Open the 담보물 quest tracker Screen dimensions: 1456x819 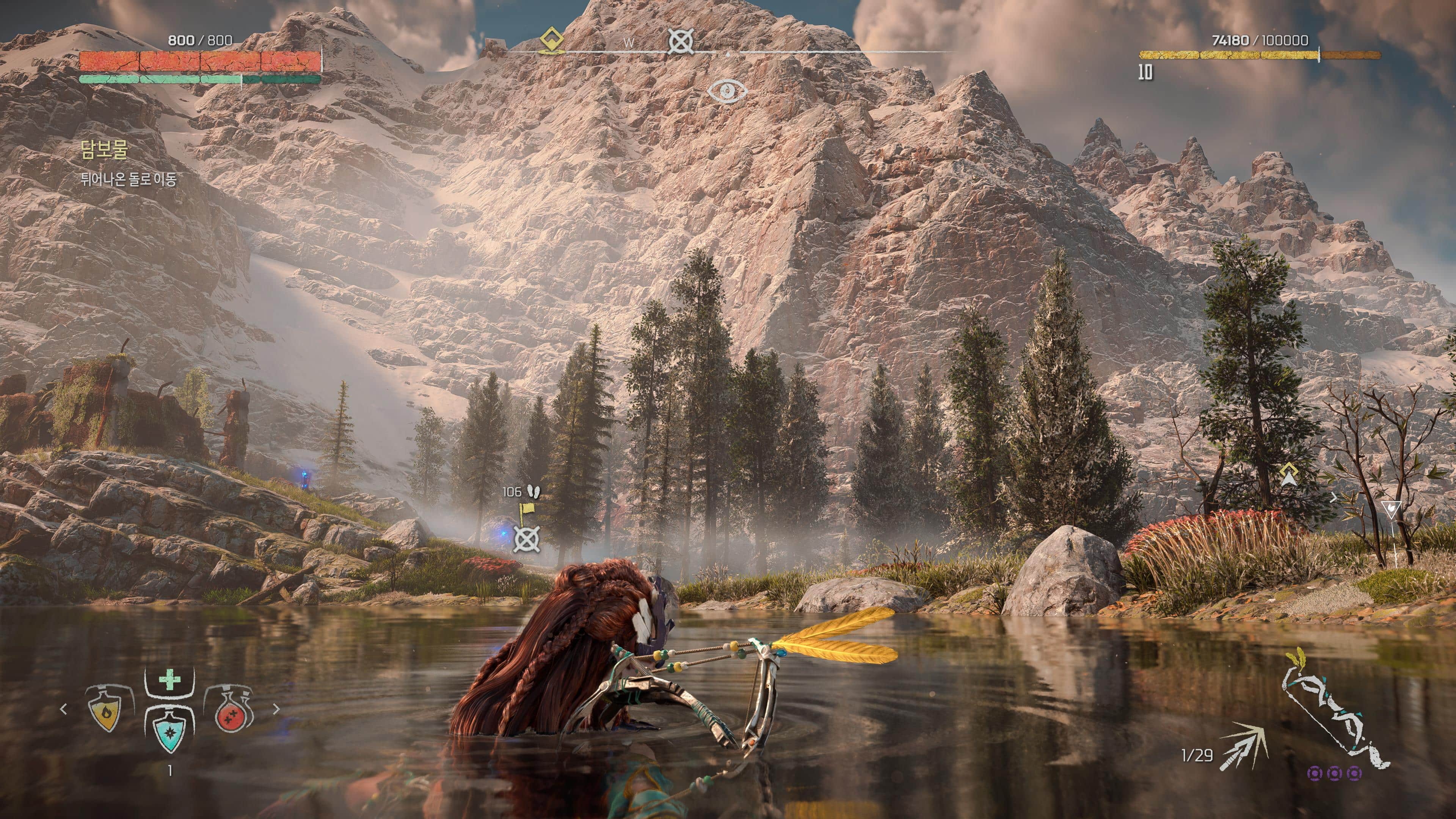(x=105, y=149)
